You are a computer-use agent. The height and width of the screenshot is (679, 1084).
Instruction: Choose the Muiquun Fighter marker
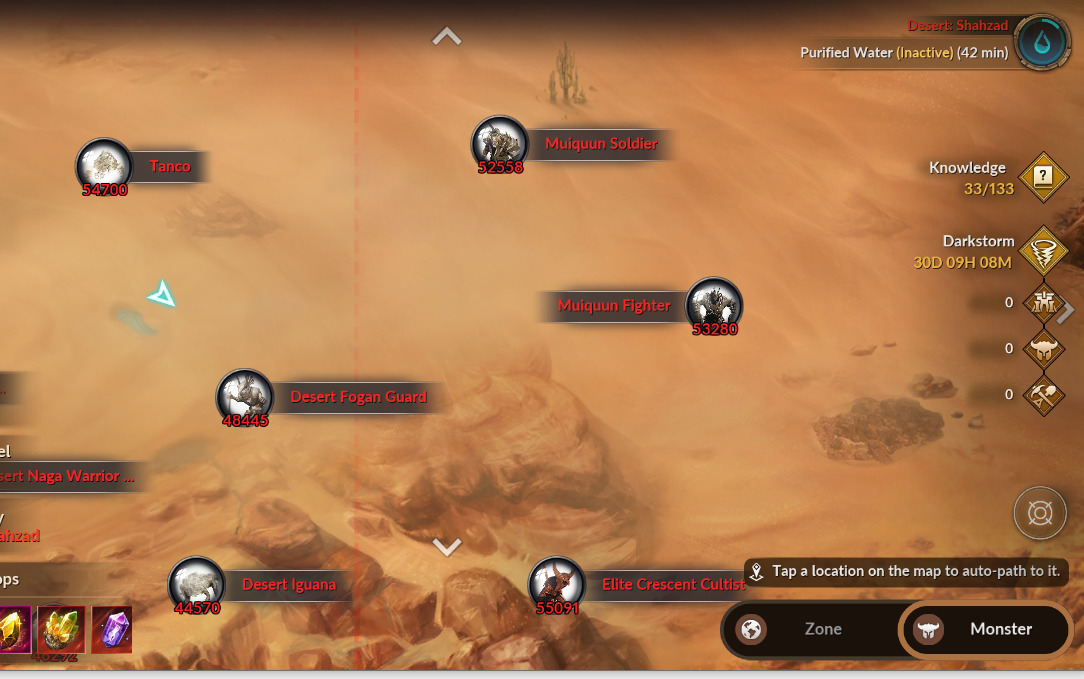click(714, 305)
